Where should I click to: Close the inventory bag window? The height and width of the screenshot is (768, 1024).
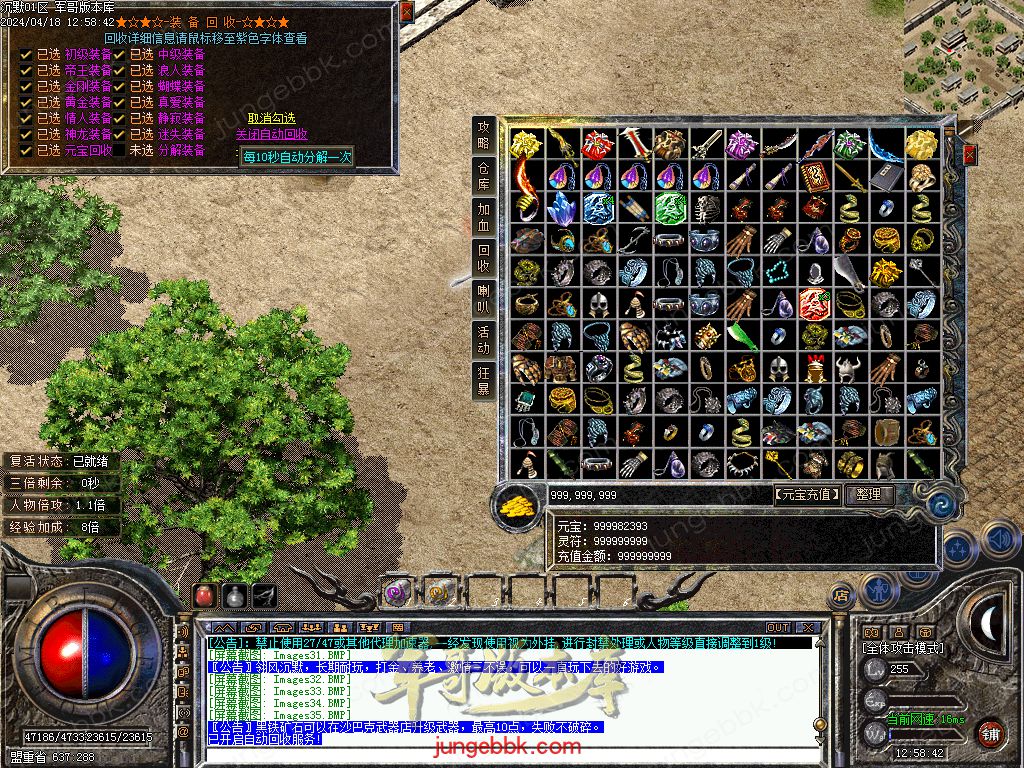pyautogui.click(x=968, y=154)
